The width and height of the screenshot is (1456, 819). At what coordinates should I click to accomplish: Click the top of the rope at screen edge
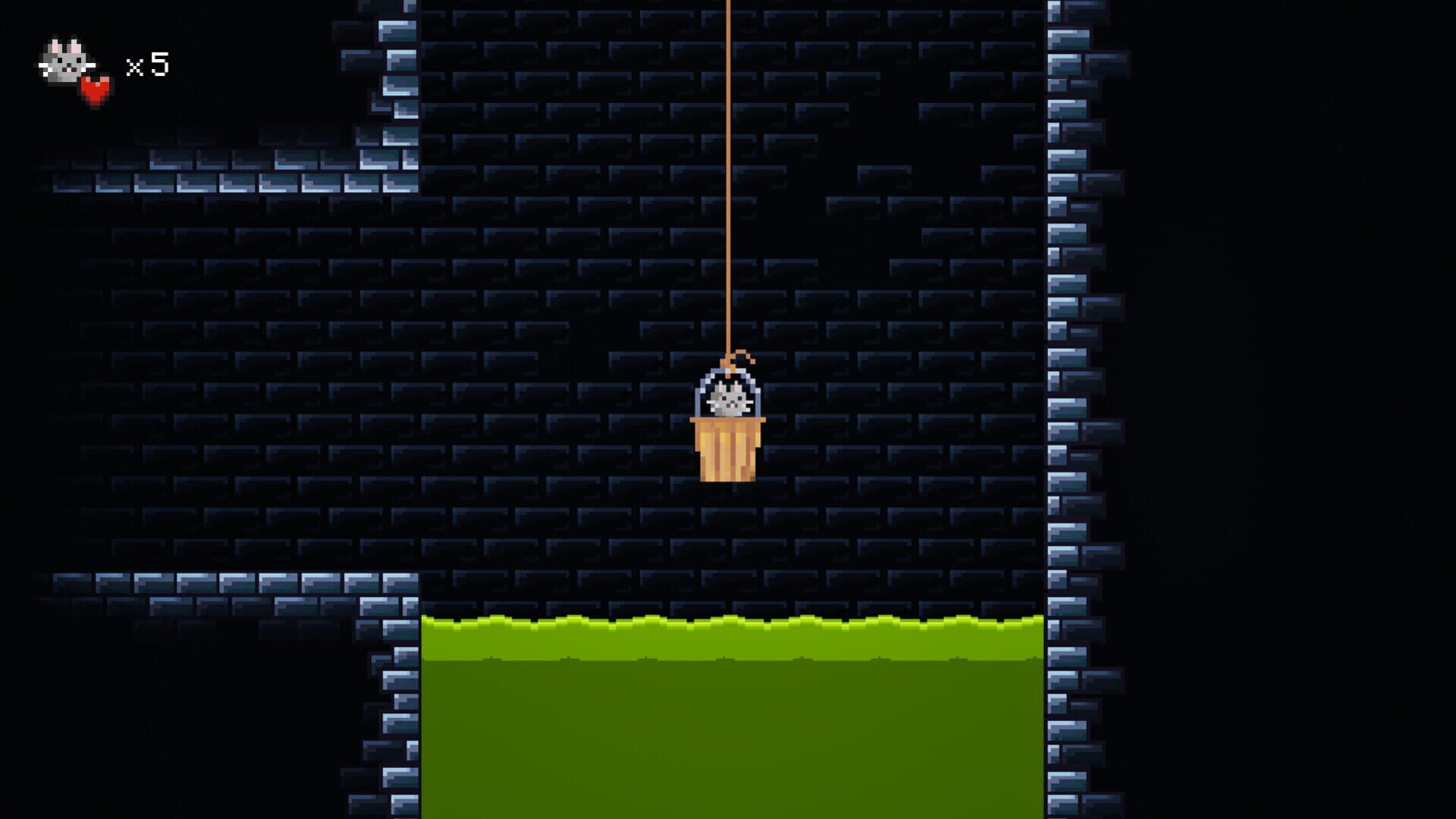(x=728, y=6)
